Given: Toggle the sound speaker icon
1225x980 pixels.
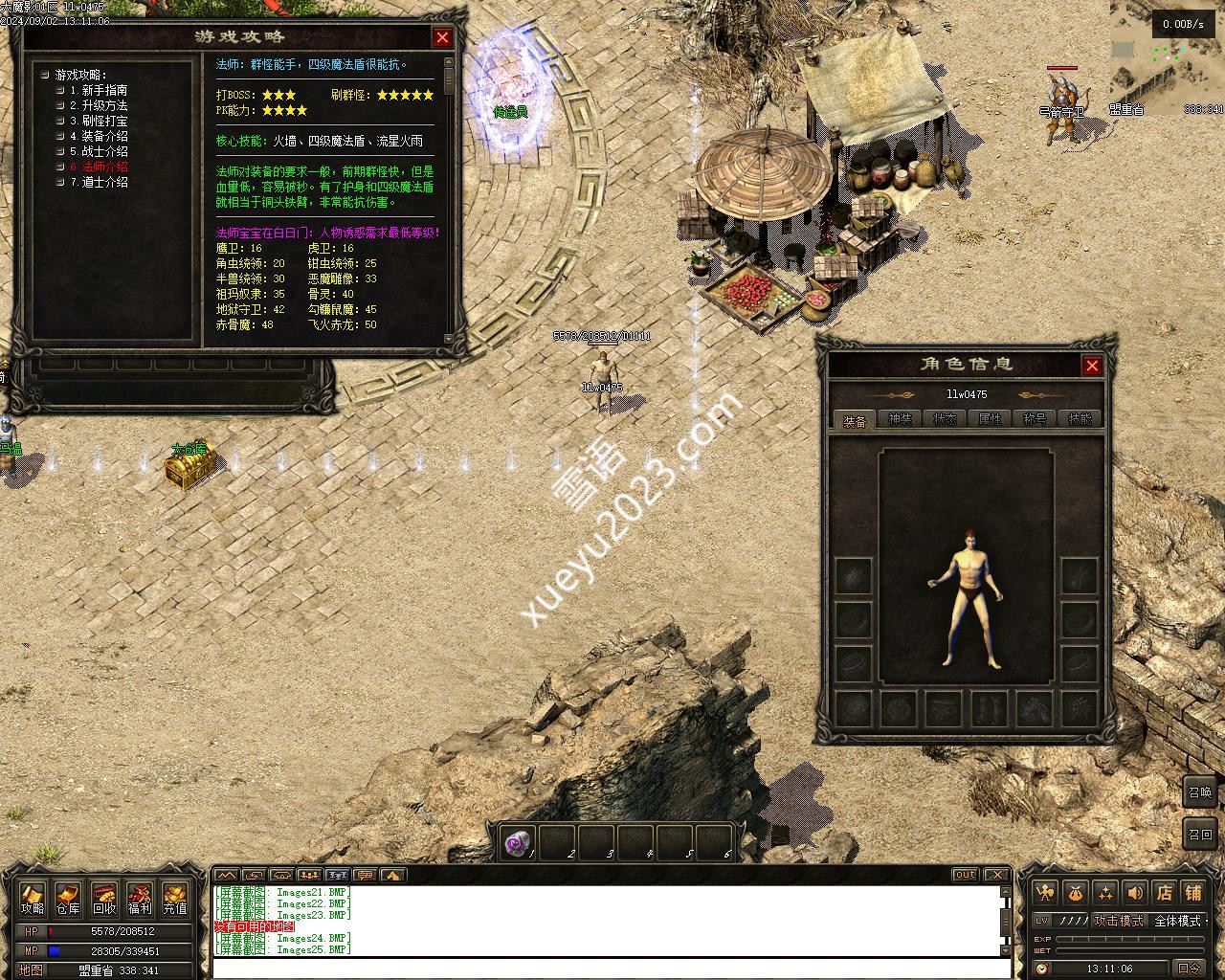Looking at the screenshot, I should point(1135,893).
